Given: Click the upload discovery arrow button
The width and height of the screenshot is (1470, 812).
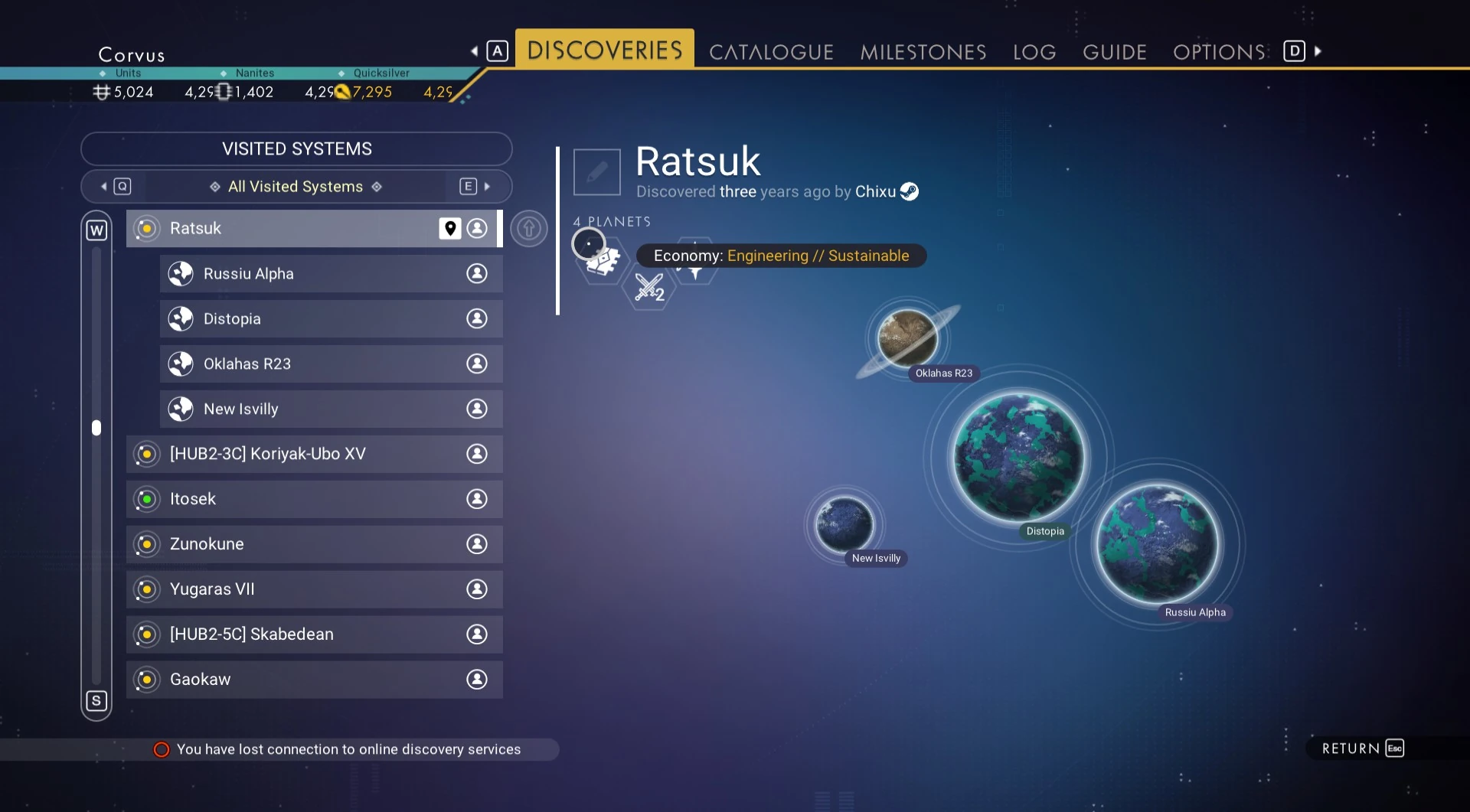Looking at the screenshot, I should point(528,228).
